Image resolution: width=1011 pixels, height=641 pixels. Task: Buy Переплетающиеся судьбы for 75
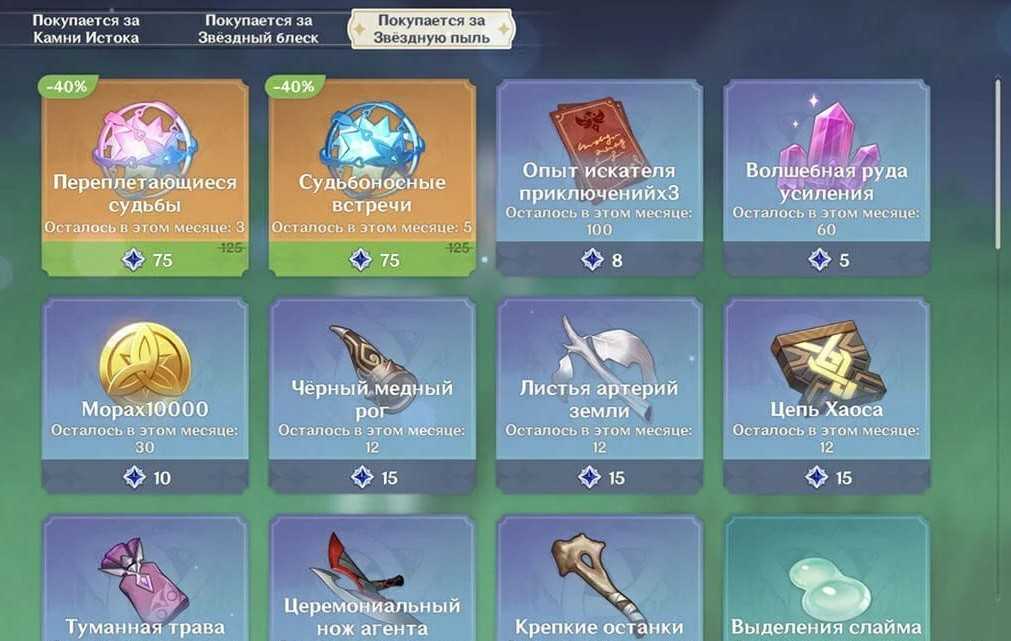tap(145, 177)
